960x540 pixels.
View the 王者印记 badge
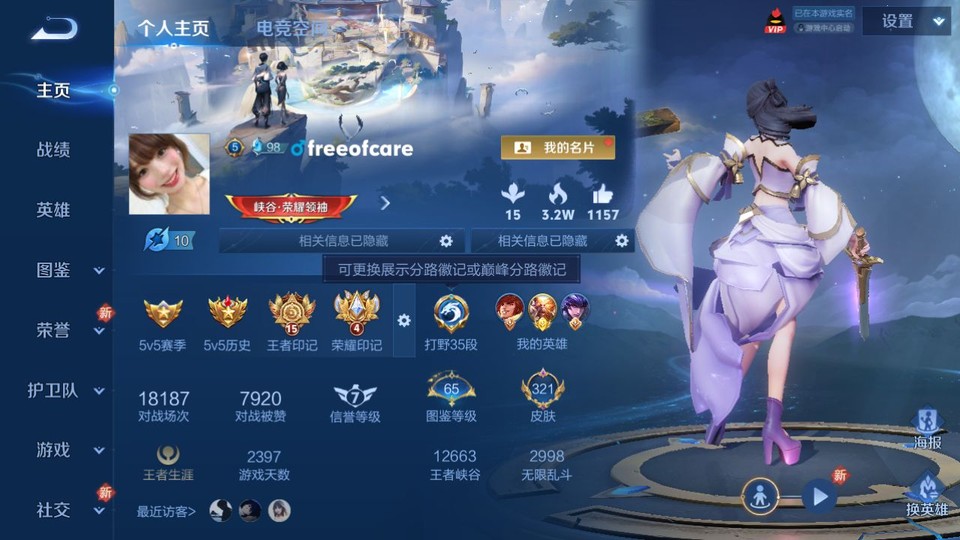[292, 322]
